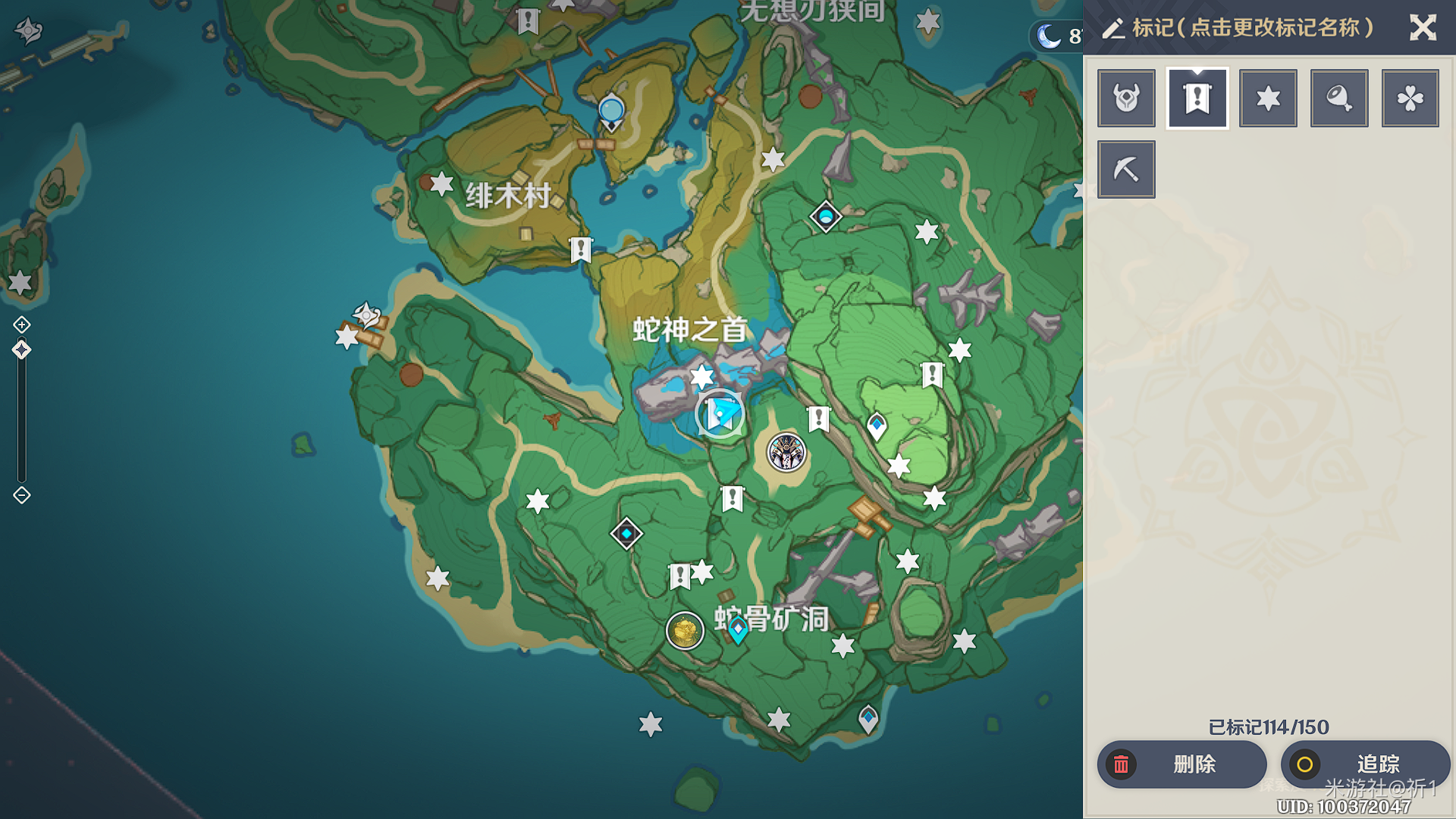The width and height of the screenshot is (1456, 819).
Task: Click the banner marker below 绯木村
Action: coord(581,249)
